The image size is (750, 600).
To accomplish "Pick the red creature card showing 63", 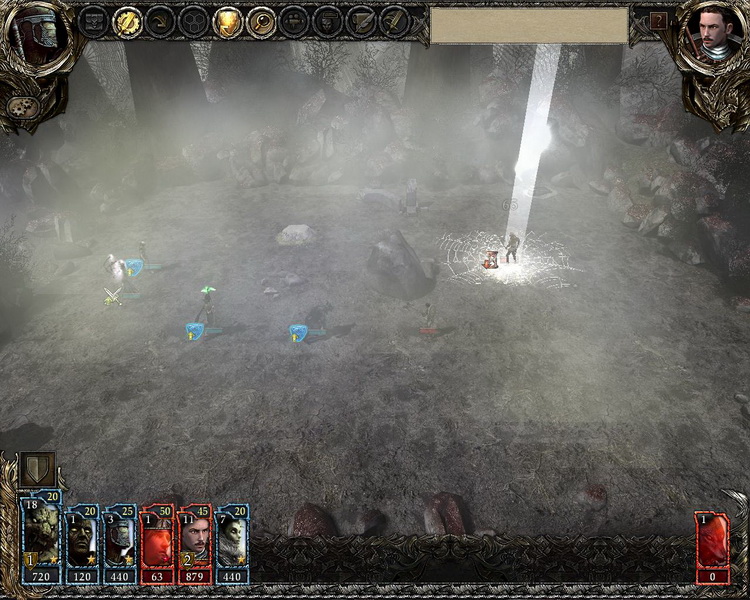I will click(x=158, y=543).
